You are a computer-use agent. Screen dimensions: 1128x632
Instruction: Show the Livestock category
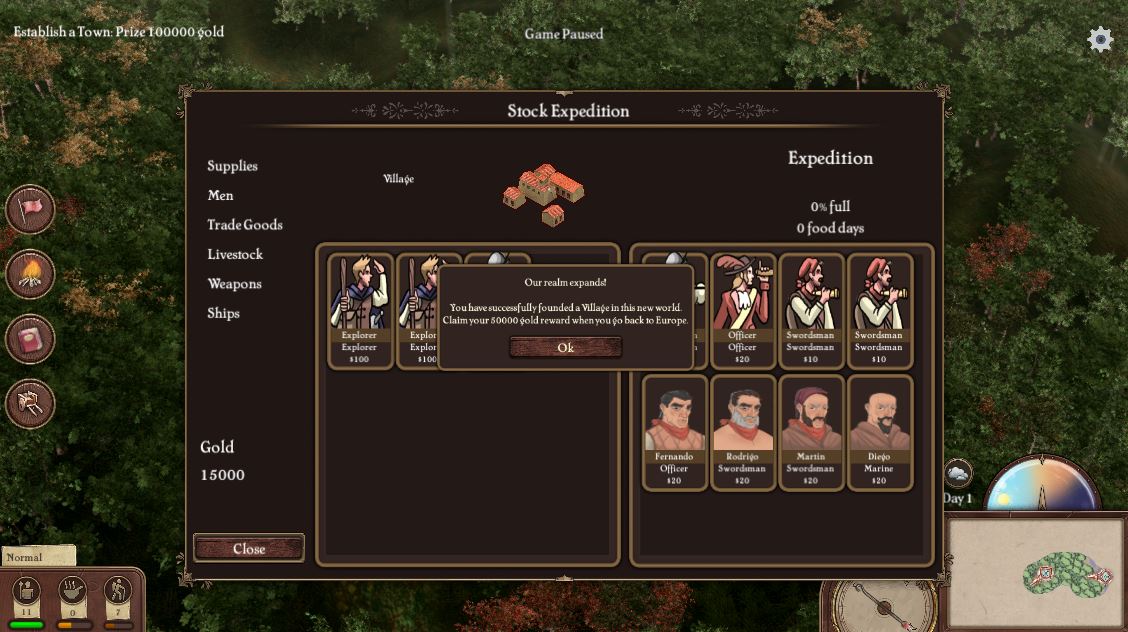(235, 254)
